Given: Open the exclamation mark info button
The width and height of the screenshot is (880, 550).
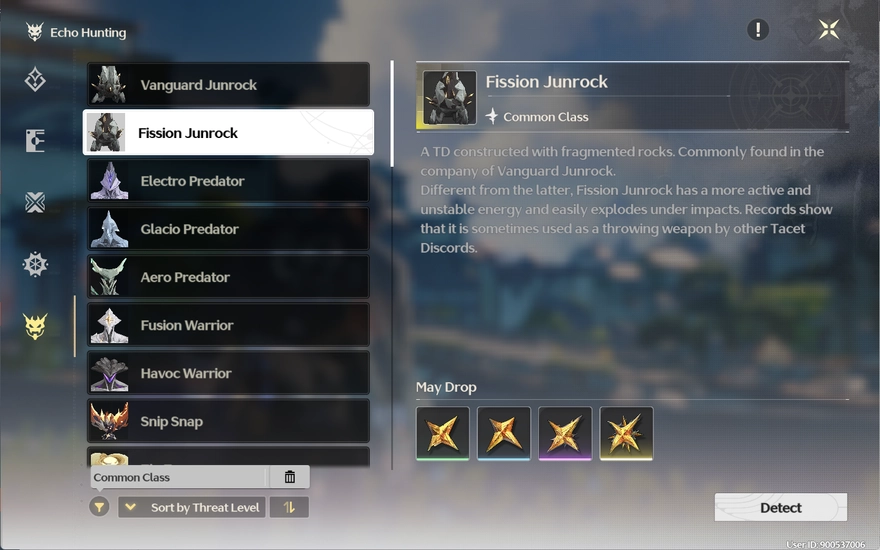Looking at the screenshot, I should tap(758, 29).
